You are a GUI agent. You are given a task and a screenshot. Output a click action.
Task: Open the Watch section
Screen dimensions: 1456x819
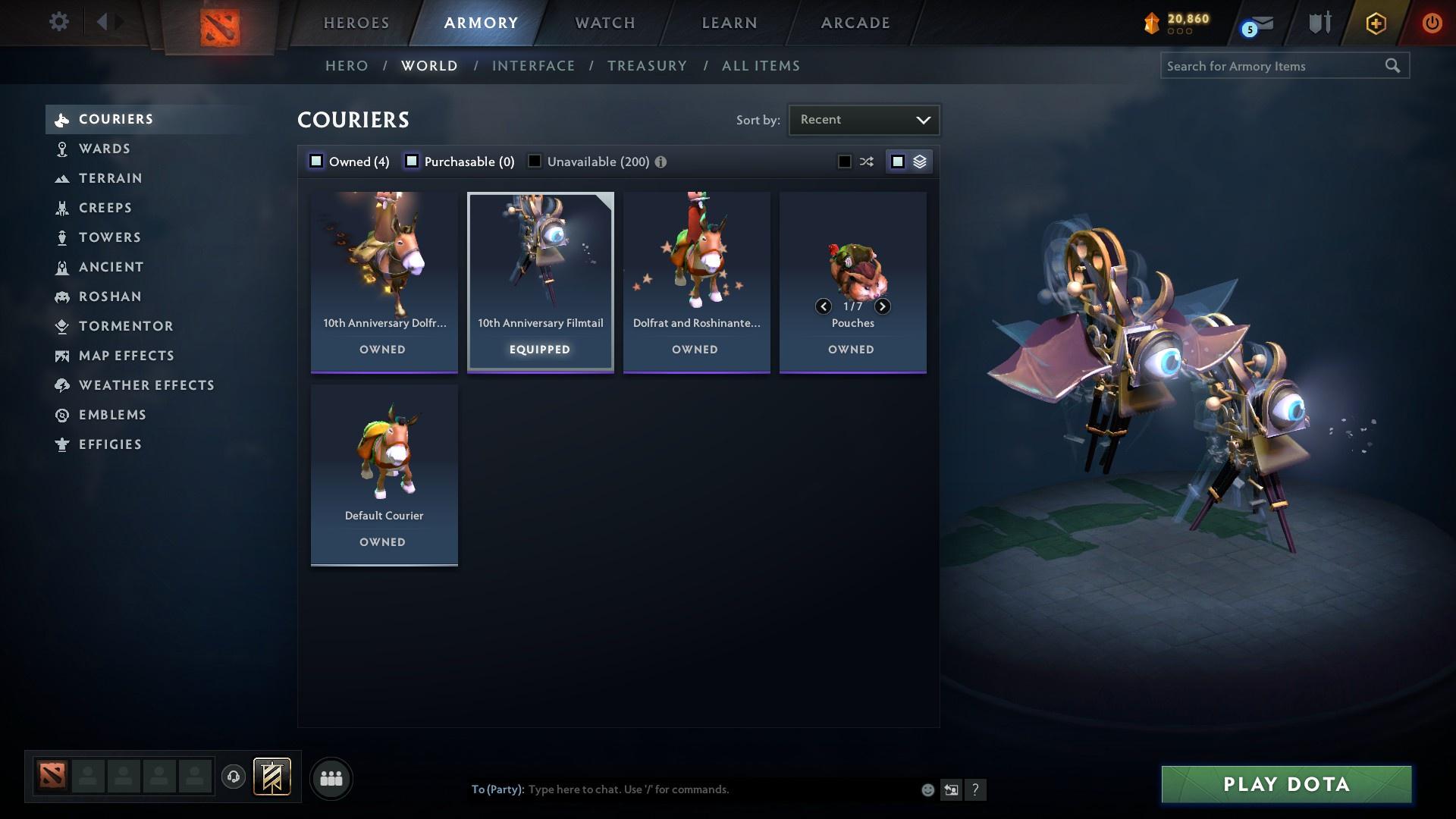point(604,23)
